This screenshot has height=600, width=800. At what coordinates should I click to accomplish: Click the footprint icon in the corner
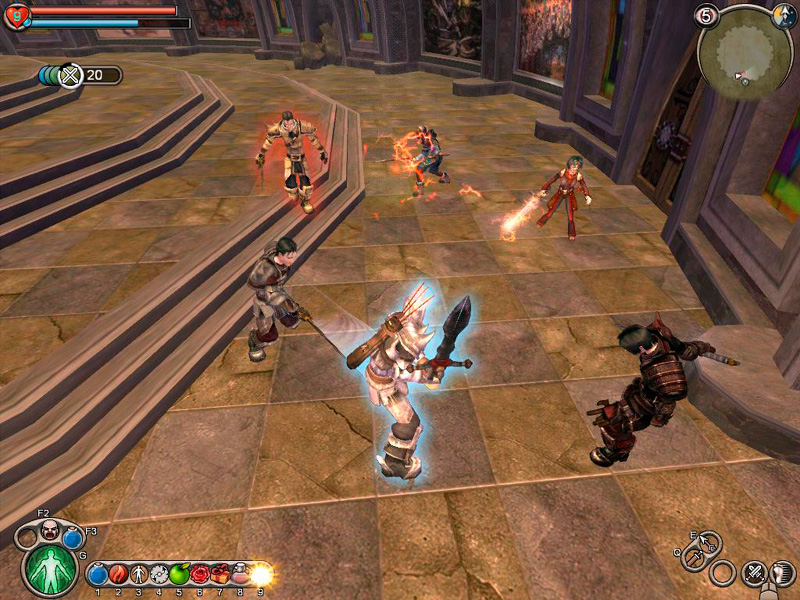pyautogui.click(x=783, y=573)
